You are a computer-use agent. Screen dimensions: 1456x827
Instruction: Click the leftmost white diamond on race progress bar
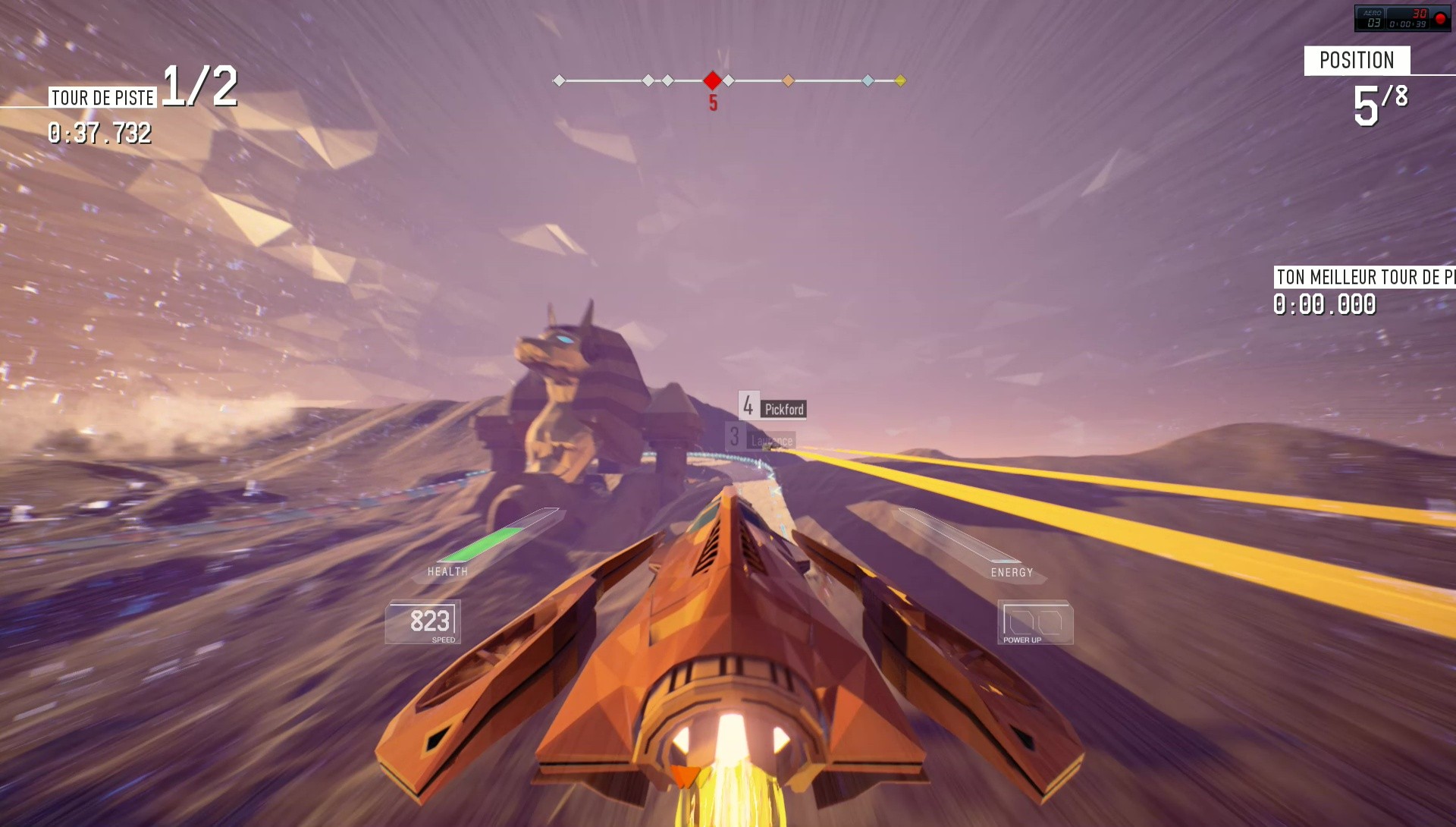[560, 80]
